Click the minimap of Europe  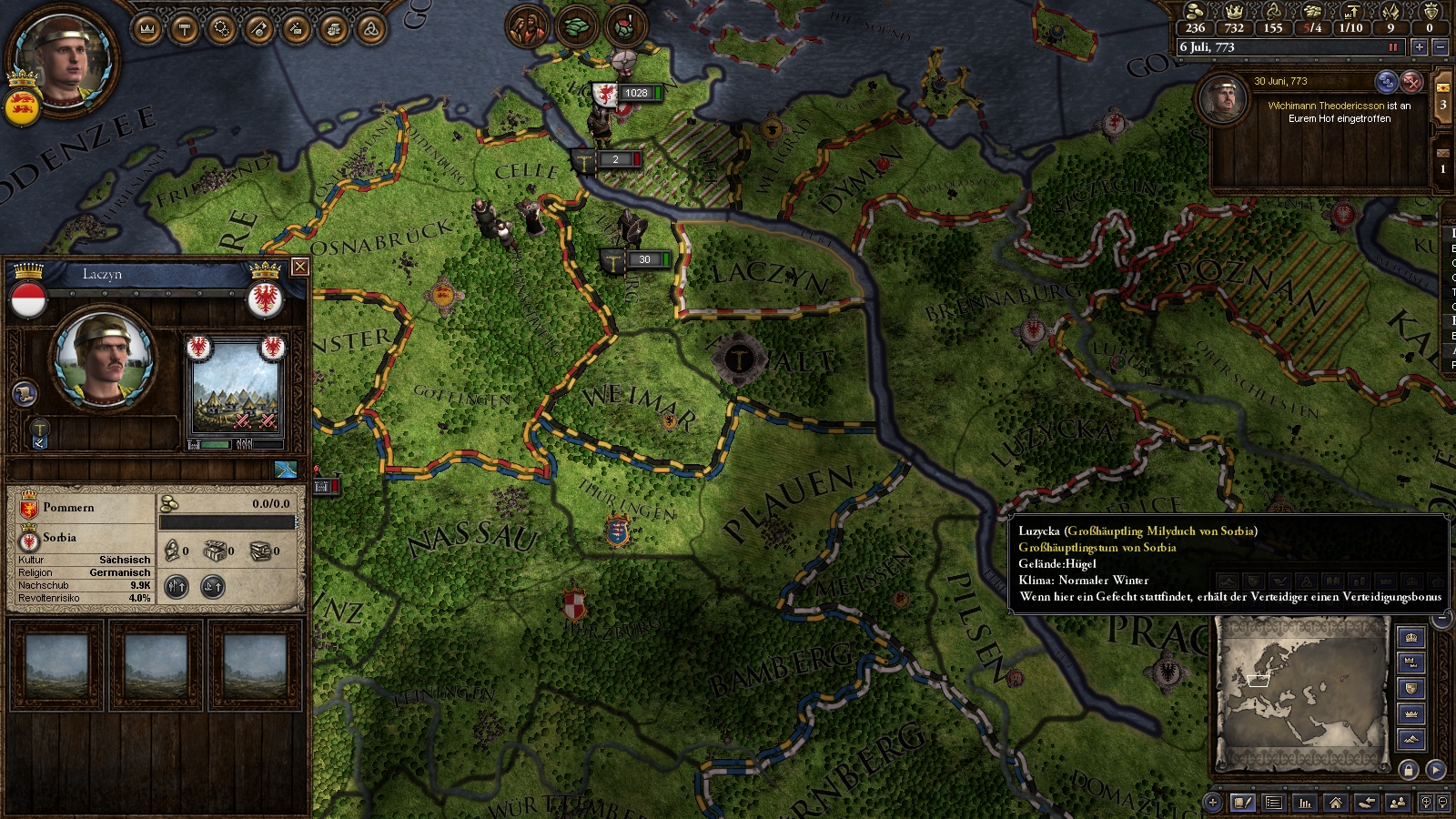click(1301, 693)
